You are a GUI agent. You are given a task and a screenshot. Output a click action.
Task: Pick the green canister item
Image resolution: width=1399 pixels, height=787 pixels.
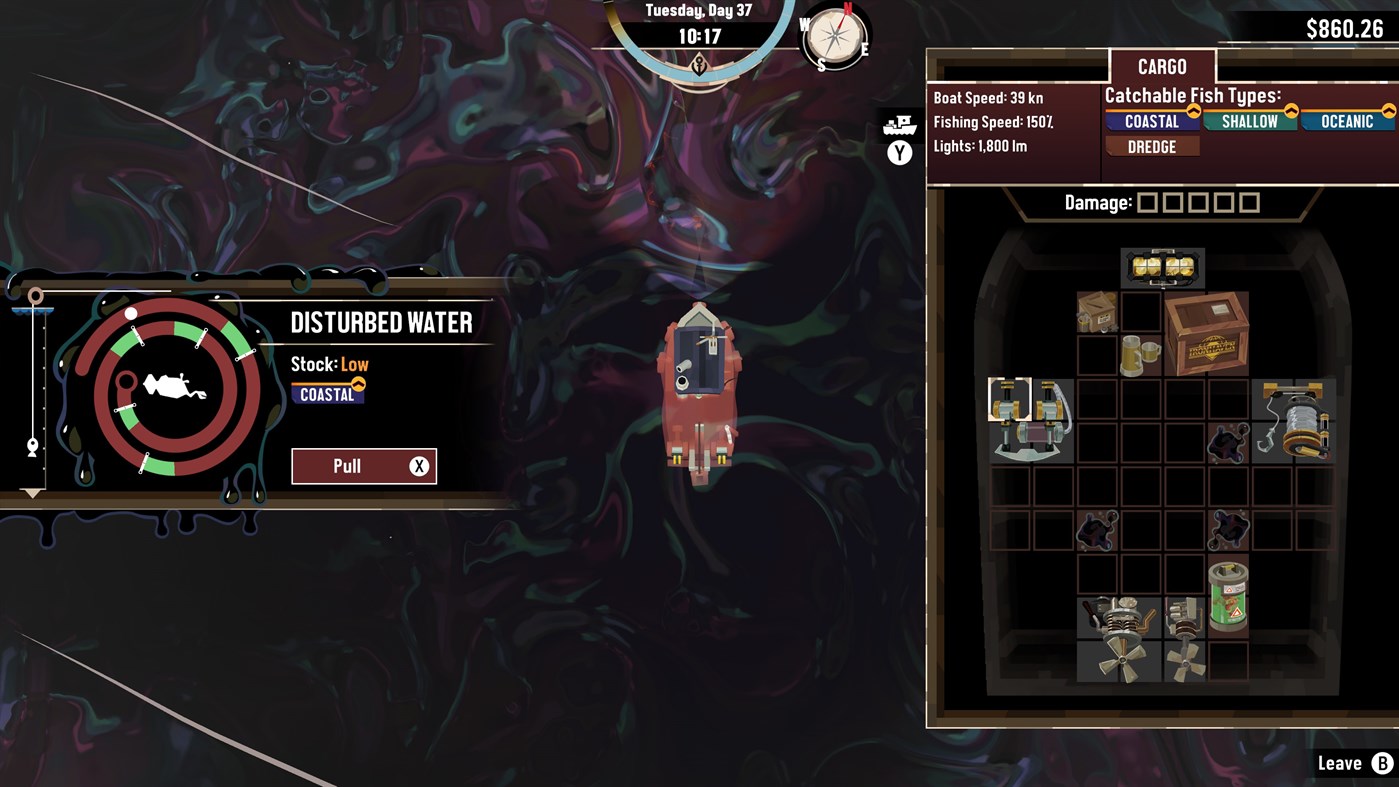[1228, 596]
